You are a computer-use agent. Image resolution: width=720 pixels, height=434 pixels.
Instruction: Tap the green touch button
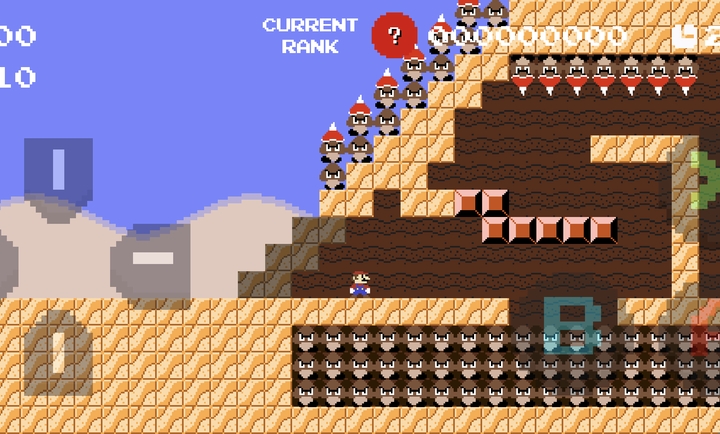(706, 179)
